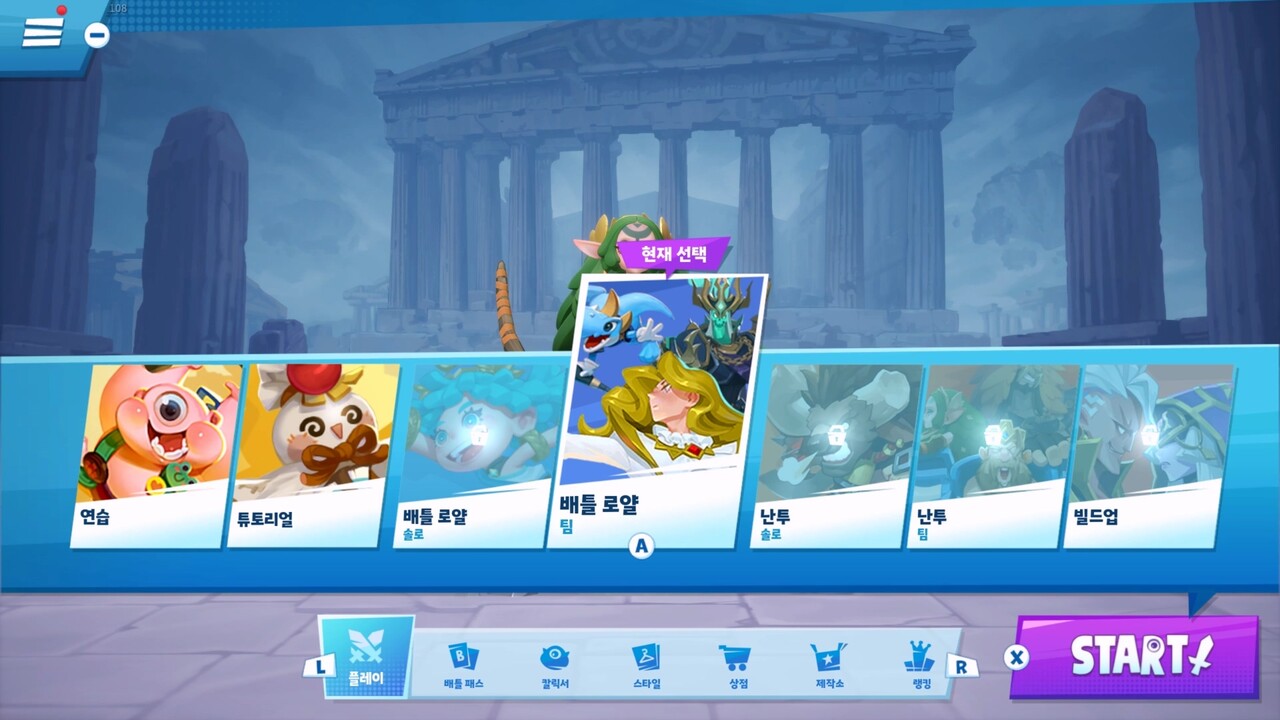This screenshot has height=720, width=1280.
Task: Open the 스타일 hanger tab
Action: [x=646, y=665]
